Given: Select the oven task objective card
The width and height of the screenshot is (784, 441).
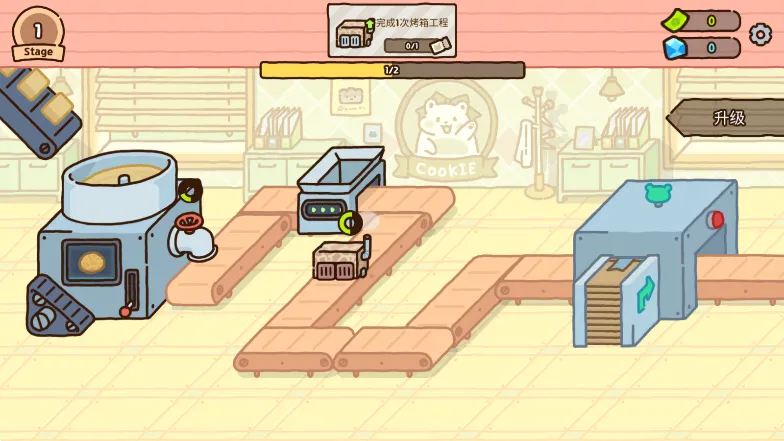Looking at the screenshot, I should pos(392,31).
